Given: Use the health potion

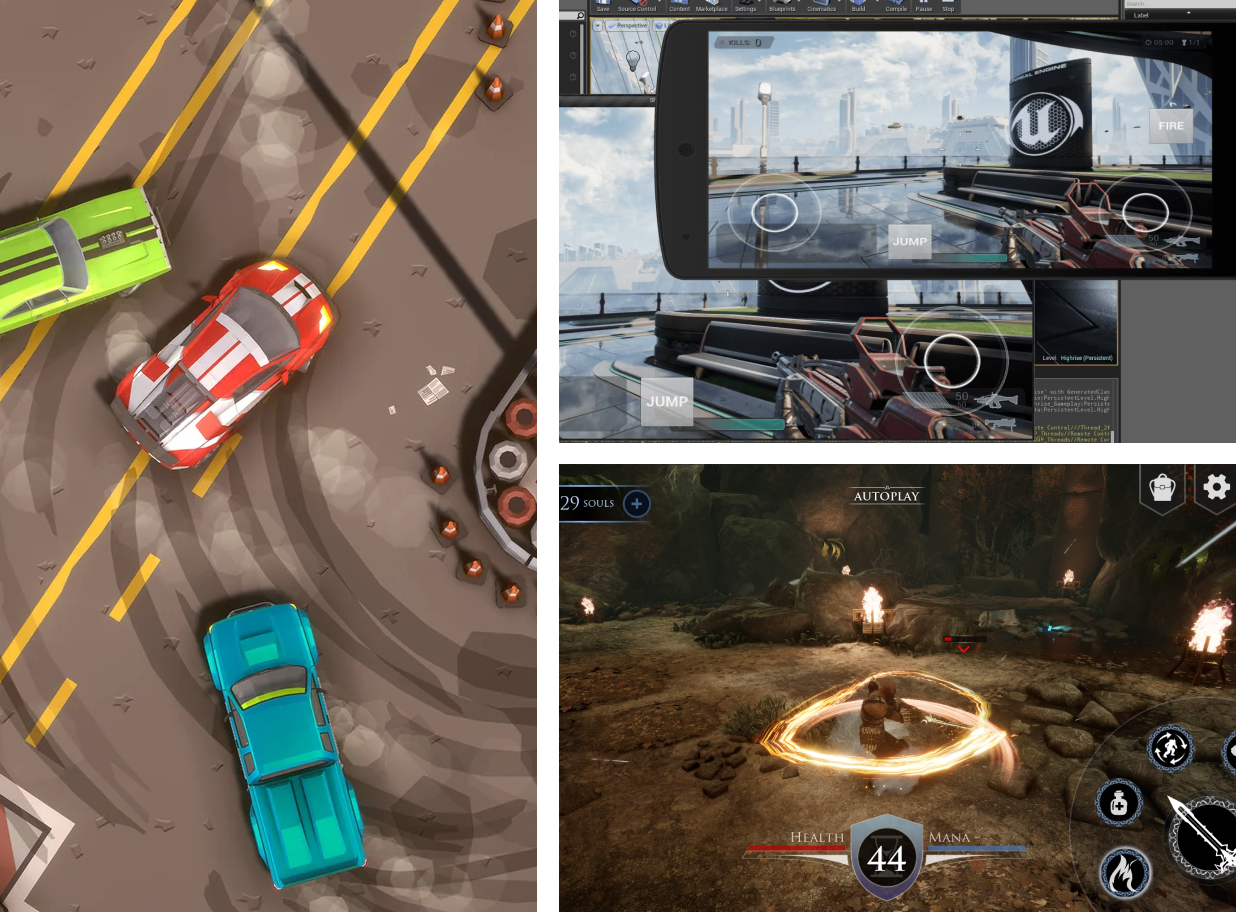Looking at the screenshot, I should [x=1118, y=803].
